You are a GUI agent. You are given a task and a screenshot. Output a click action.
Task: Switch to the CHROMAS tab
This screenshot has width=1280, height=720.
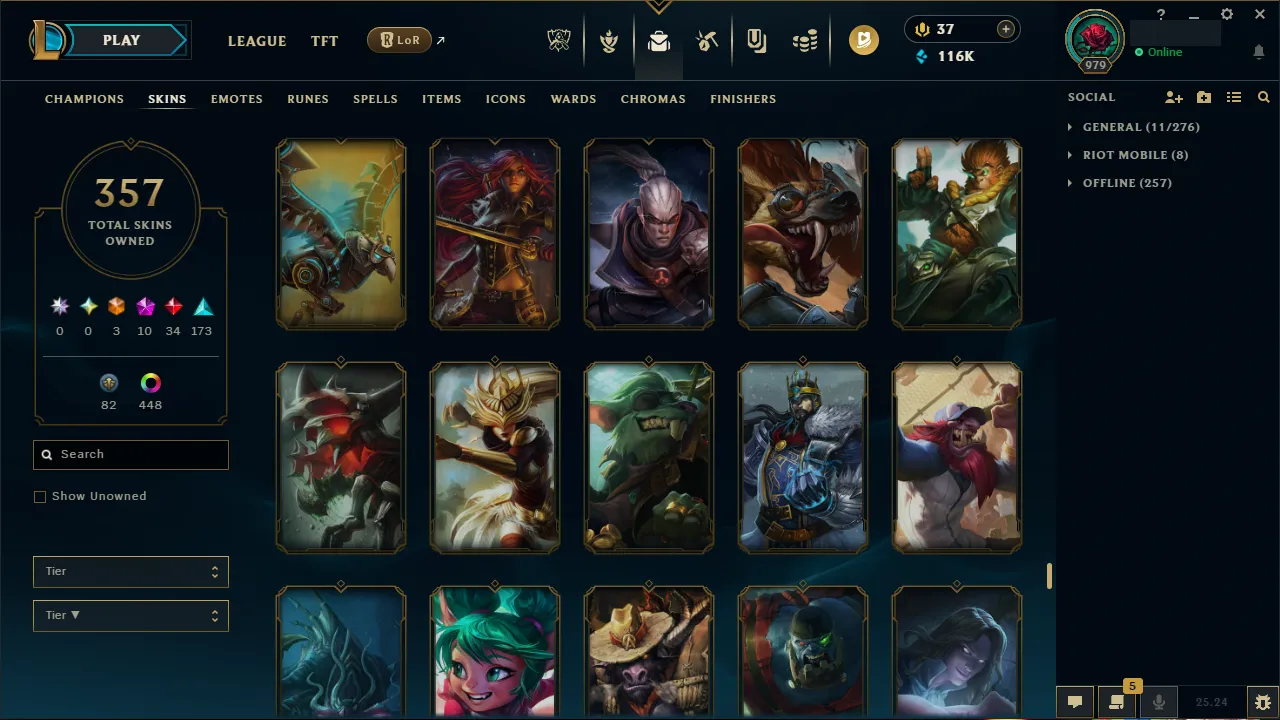pos(653,99)
